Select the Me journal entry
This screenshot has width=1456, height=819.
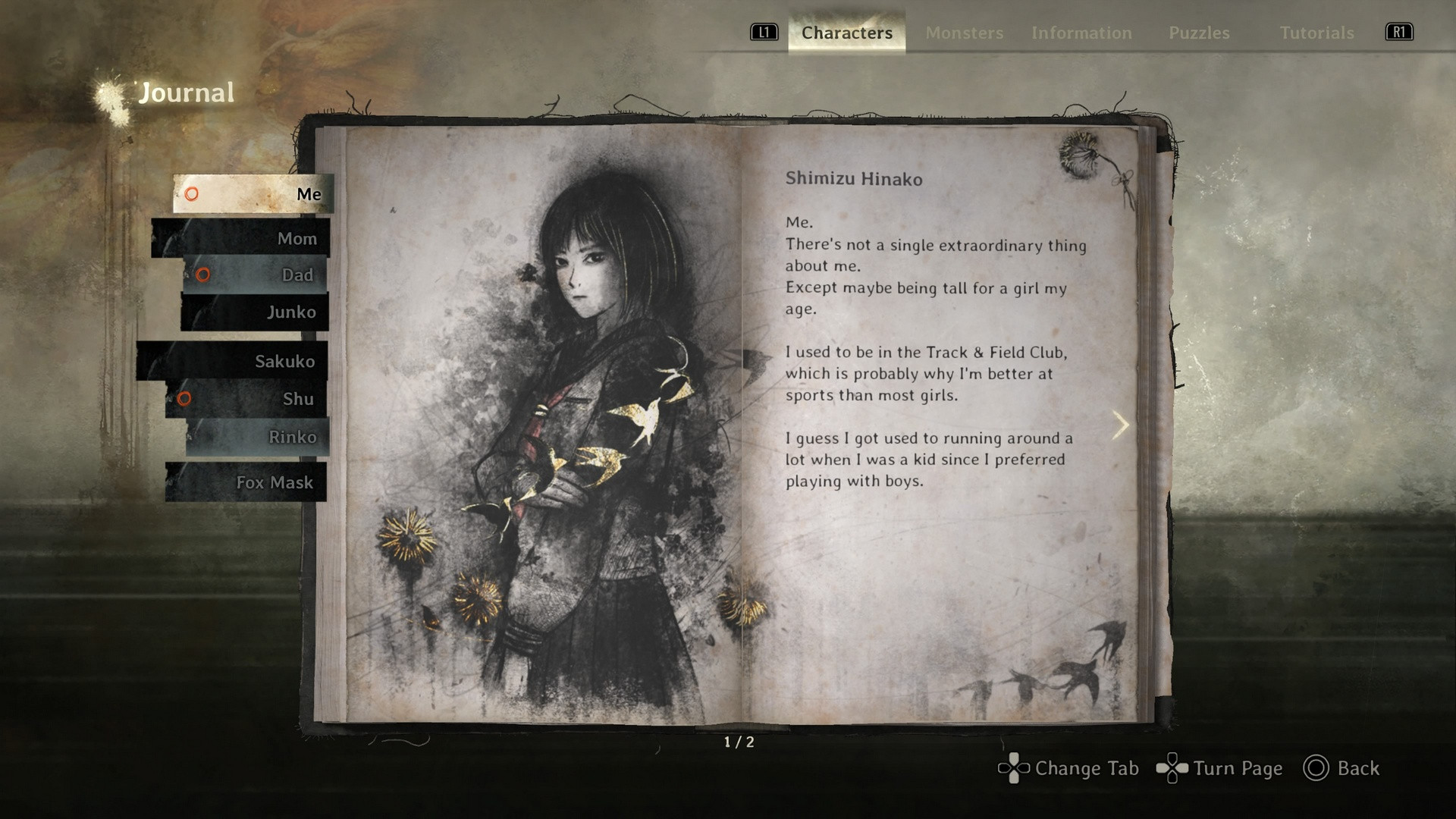(x=253, y=194)
